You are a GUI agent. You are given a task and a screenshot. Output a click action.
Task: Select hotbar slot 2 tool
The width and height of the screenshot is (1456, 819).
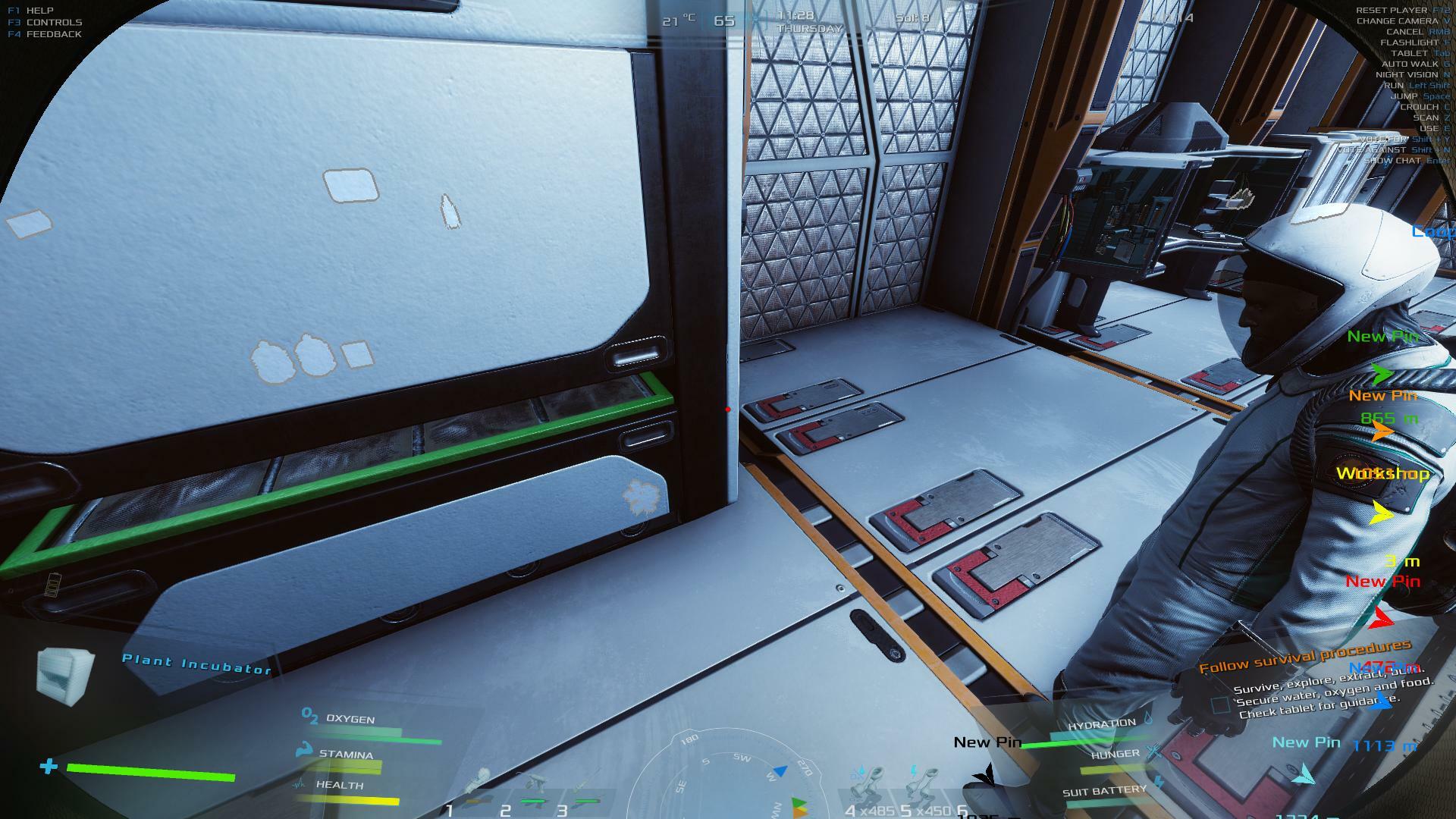pyautogui.click(x=532, y=790)
